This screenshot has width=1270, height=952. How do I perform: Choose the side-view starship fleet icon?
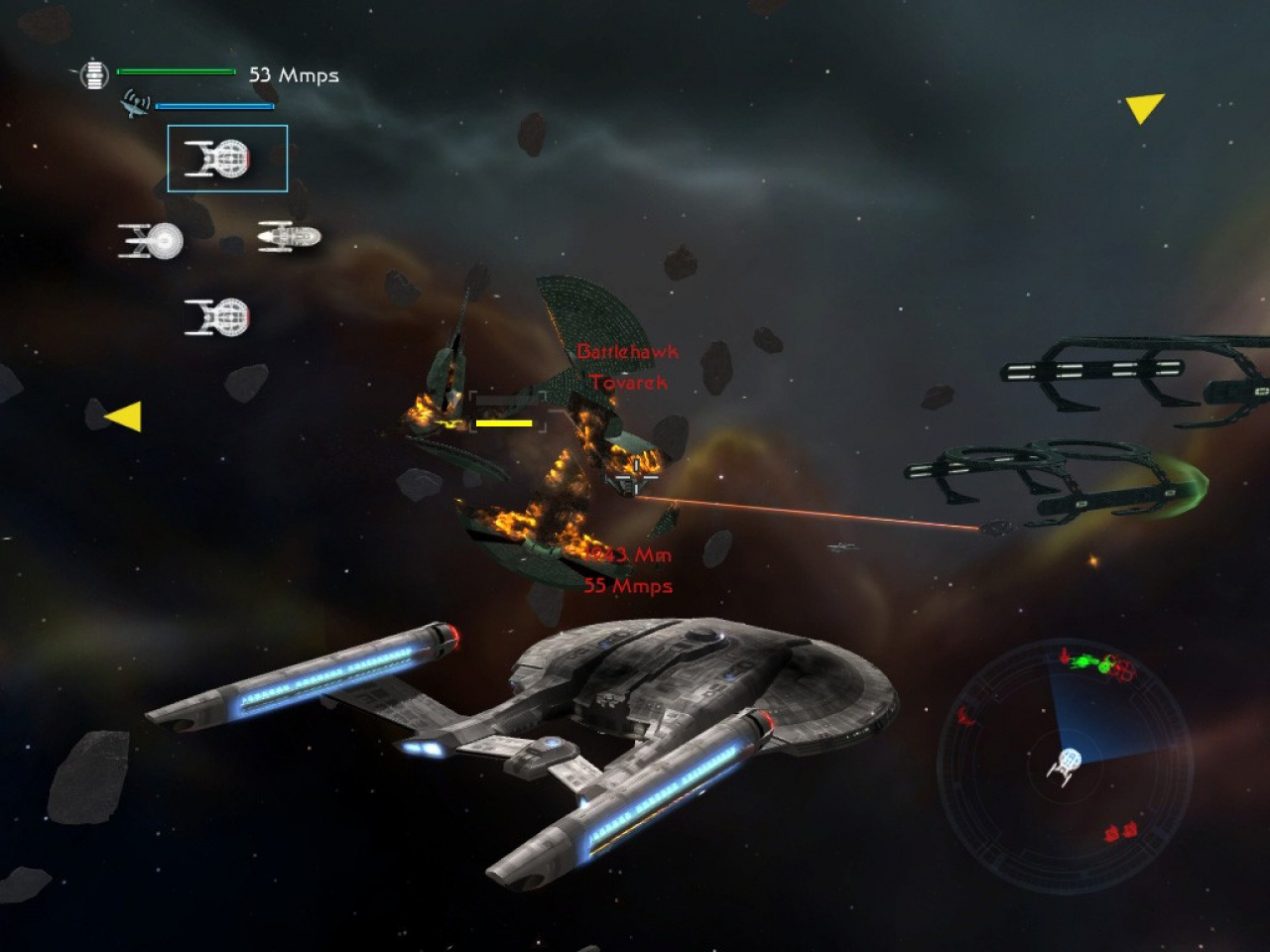coord(289,236)
